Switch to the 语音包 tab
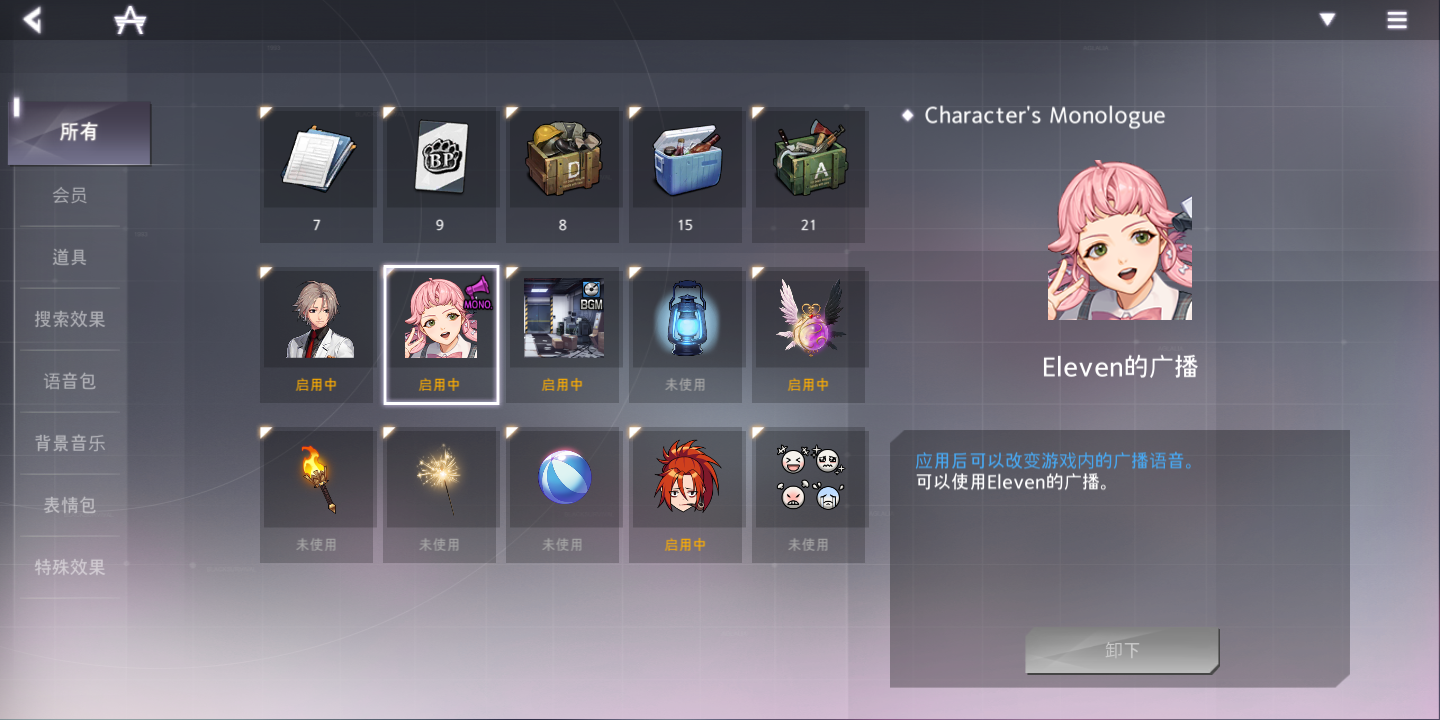 [x=68, y=380]
